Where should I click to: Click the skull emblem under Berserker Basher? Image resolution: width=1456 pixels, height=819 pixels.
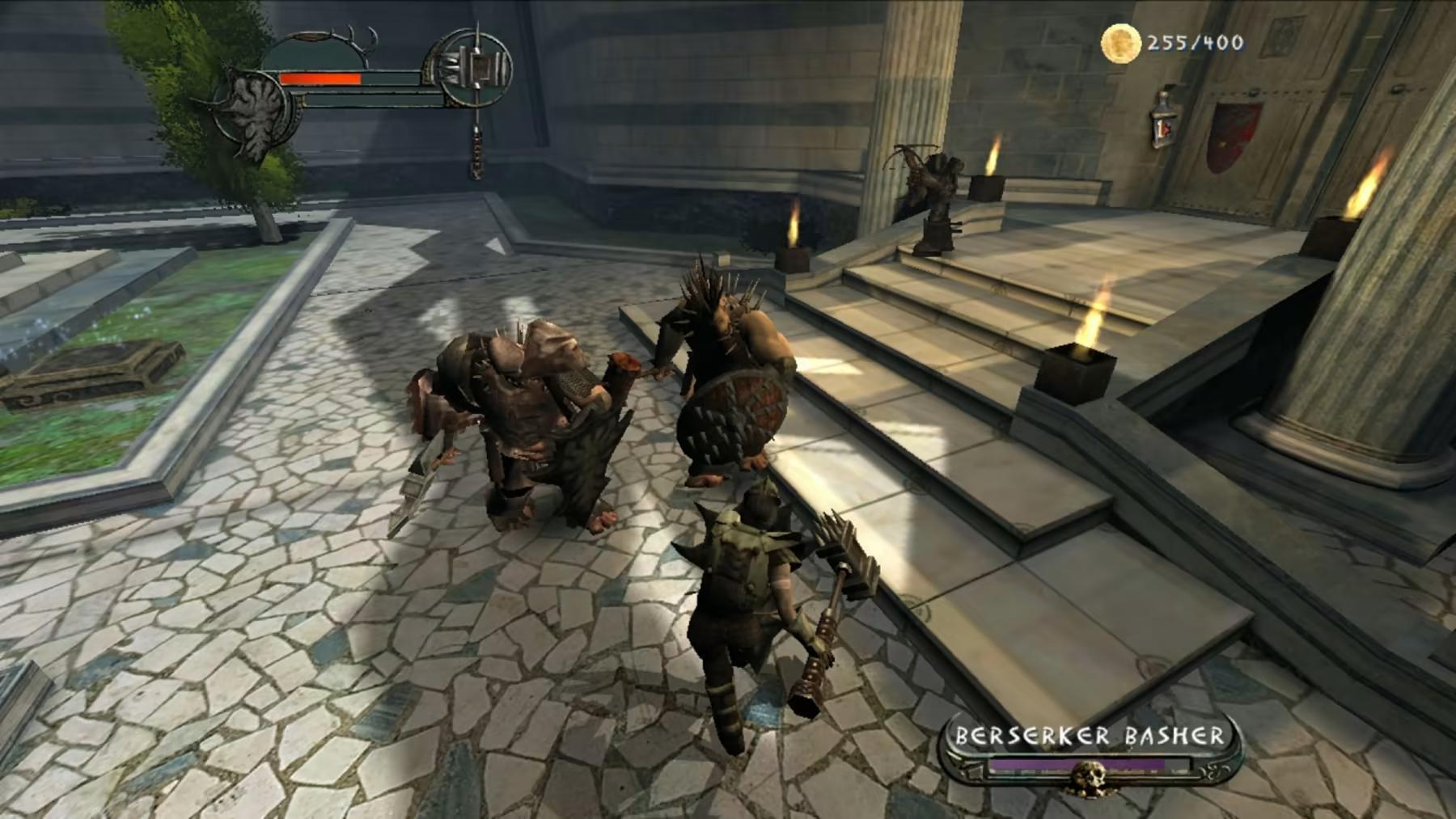tap(1086, 778)
